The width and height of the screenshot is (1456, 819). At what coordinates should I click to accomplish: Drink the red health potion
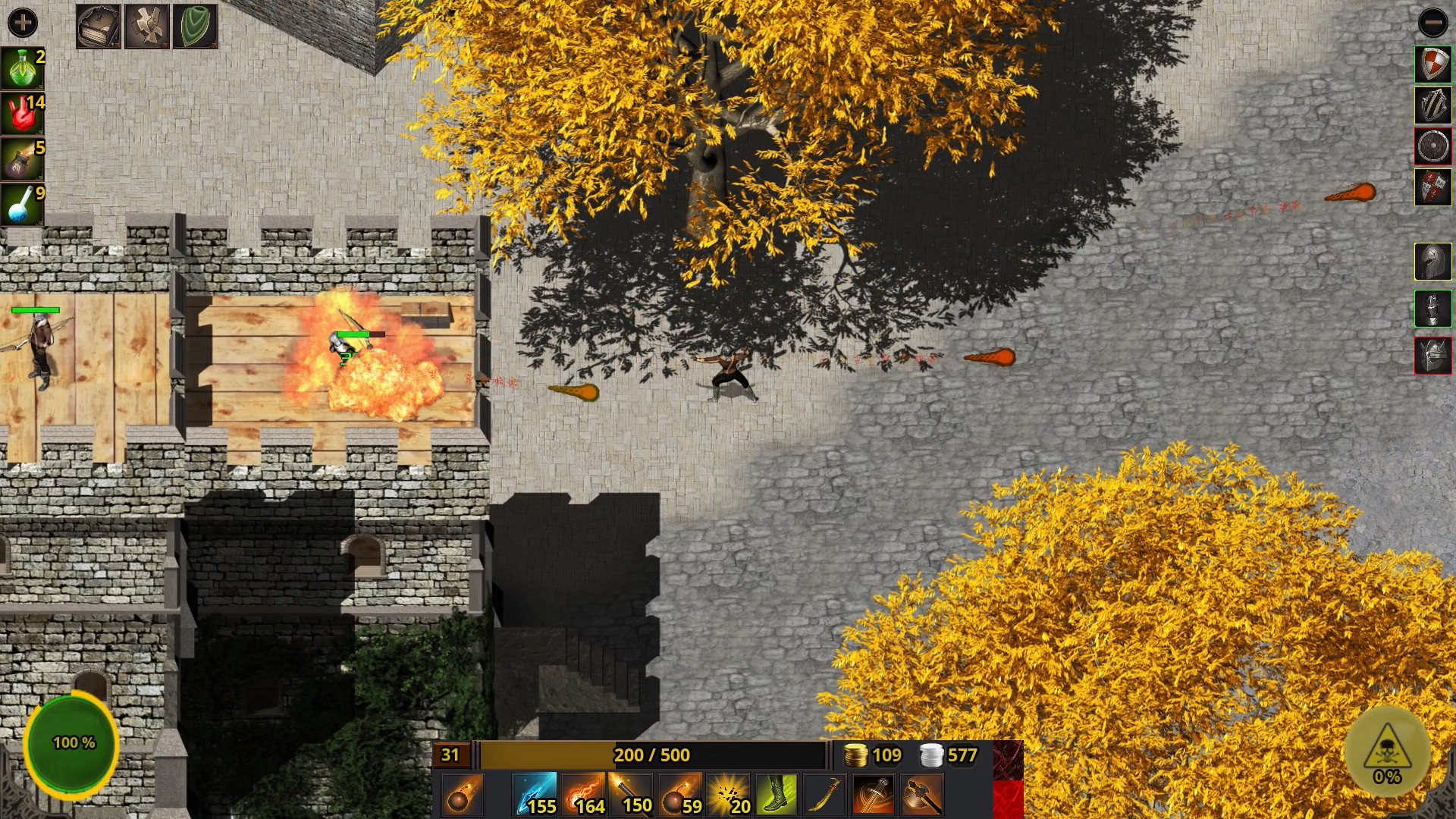(x=22, y=114)
